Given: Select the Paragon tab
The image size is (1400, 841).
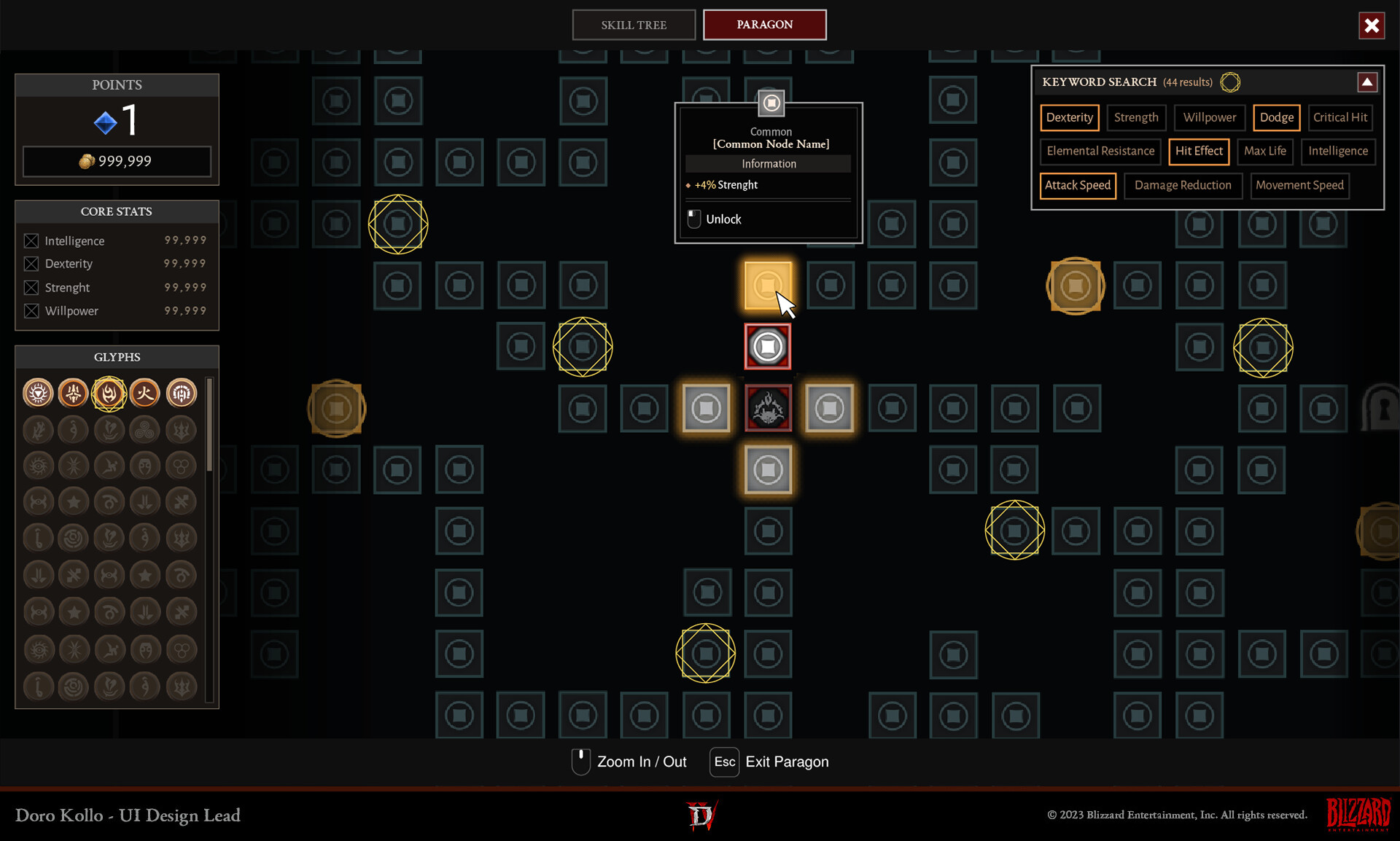Looking at the screenshot, I should pyautogui.click(x=764, y=25).
